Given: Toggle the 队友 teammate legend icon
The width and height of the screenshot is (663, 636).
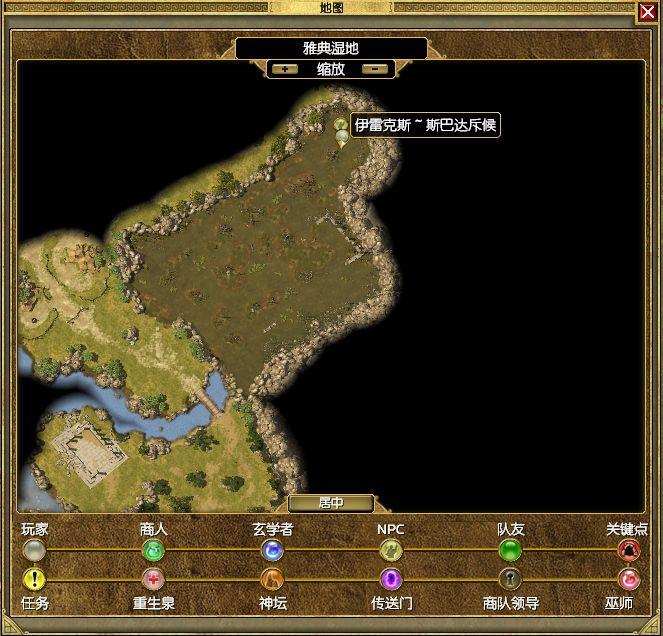Looking at the screenshot, I should 510,550.
